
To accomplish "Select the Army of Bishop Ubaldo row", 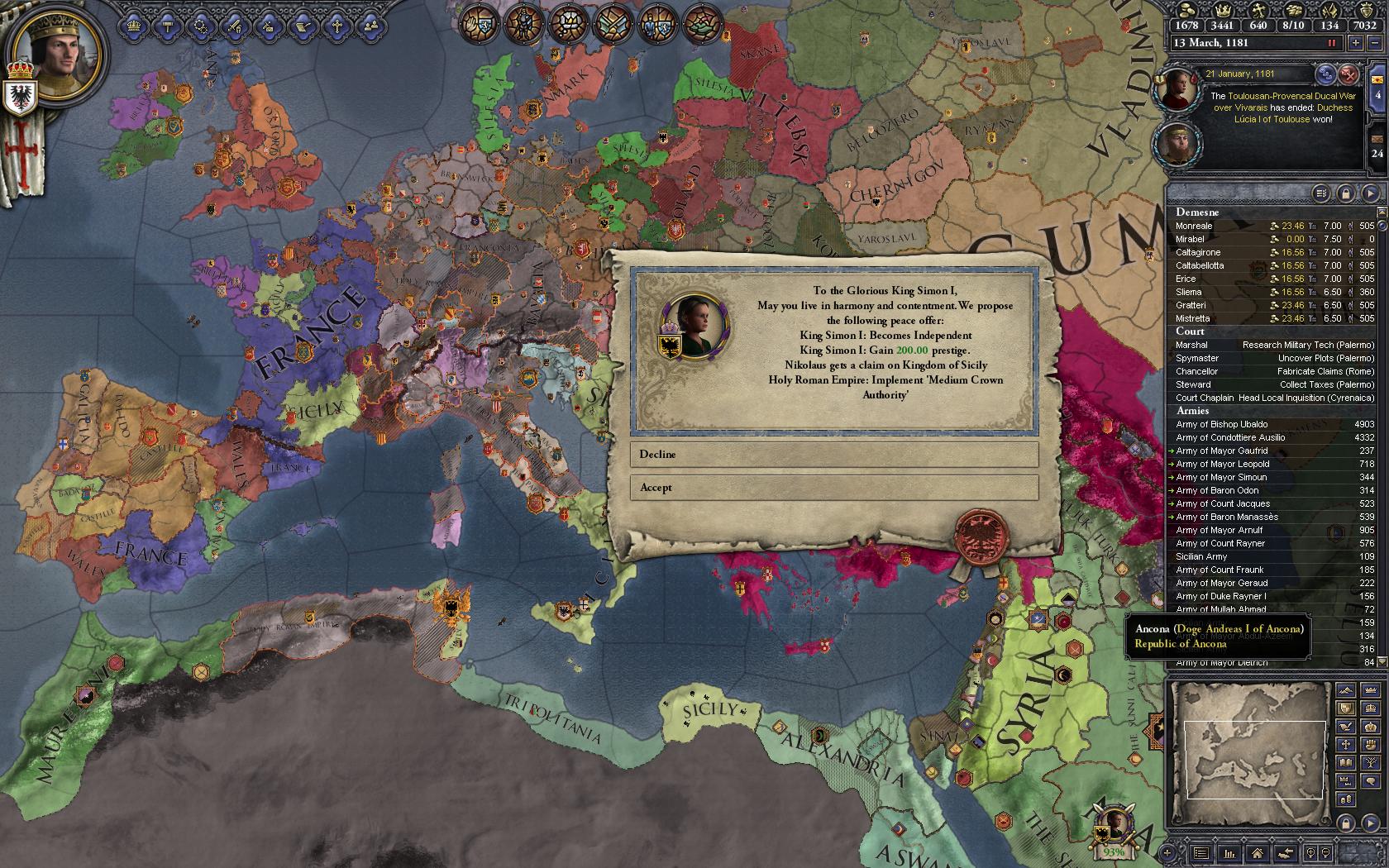I will pyautogui.click(x=1274, y=424).
